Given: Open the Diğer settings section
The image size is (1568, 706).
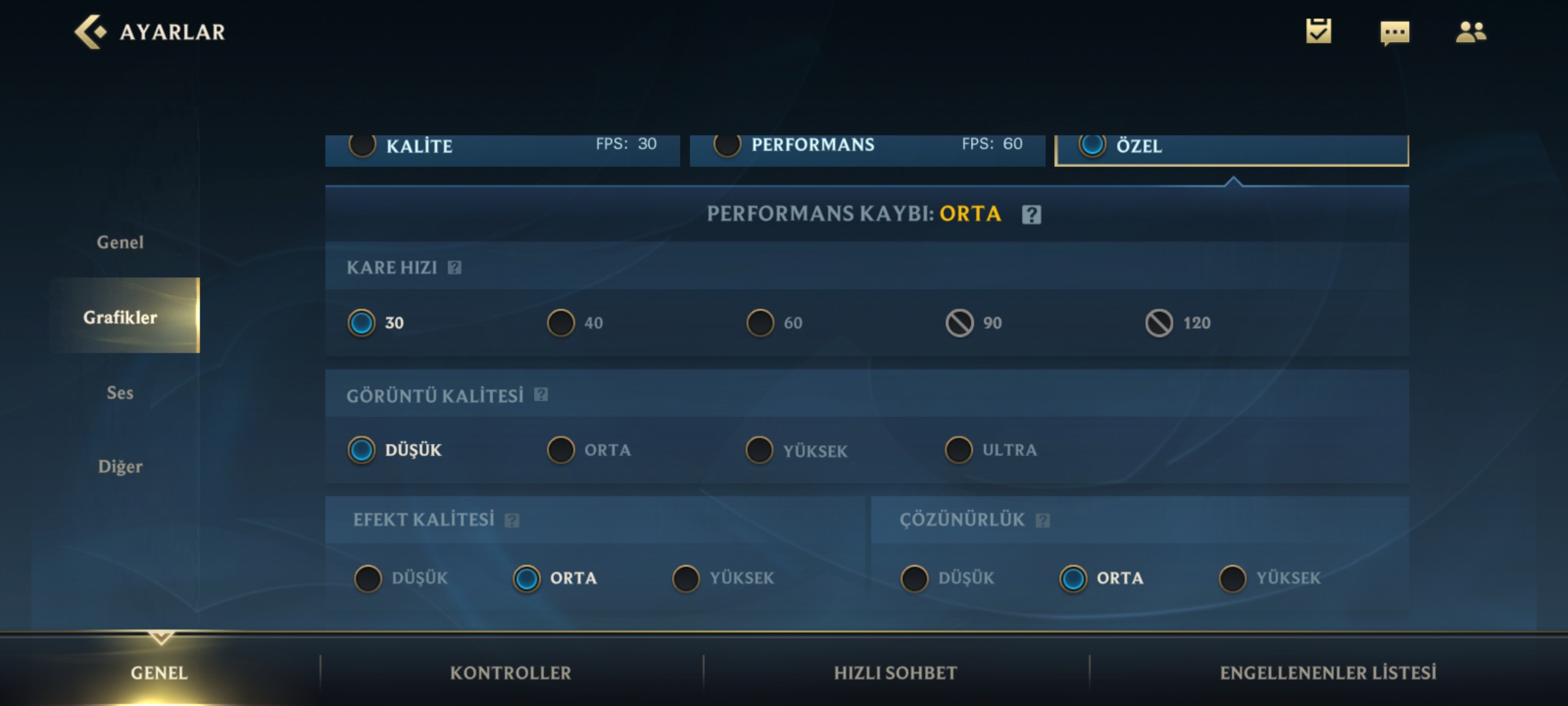Looking at the screenshot, I should (120, 467).
